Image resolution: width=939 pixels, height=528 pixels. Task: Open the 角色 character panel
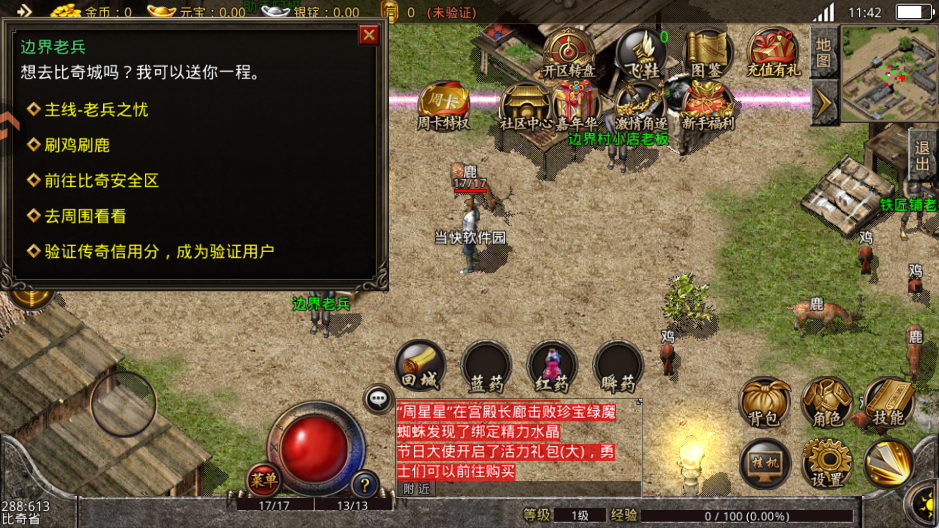tap(827, 402)
